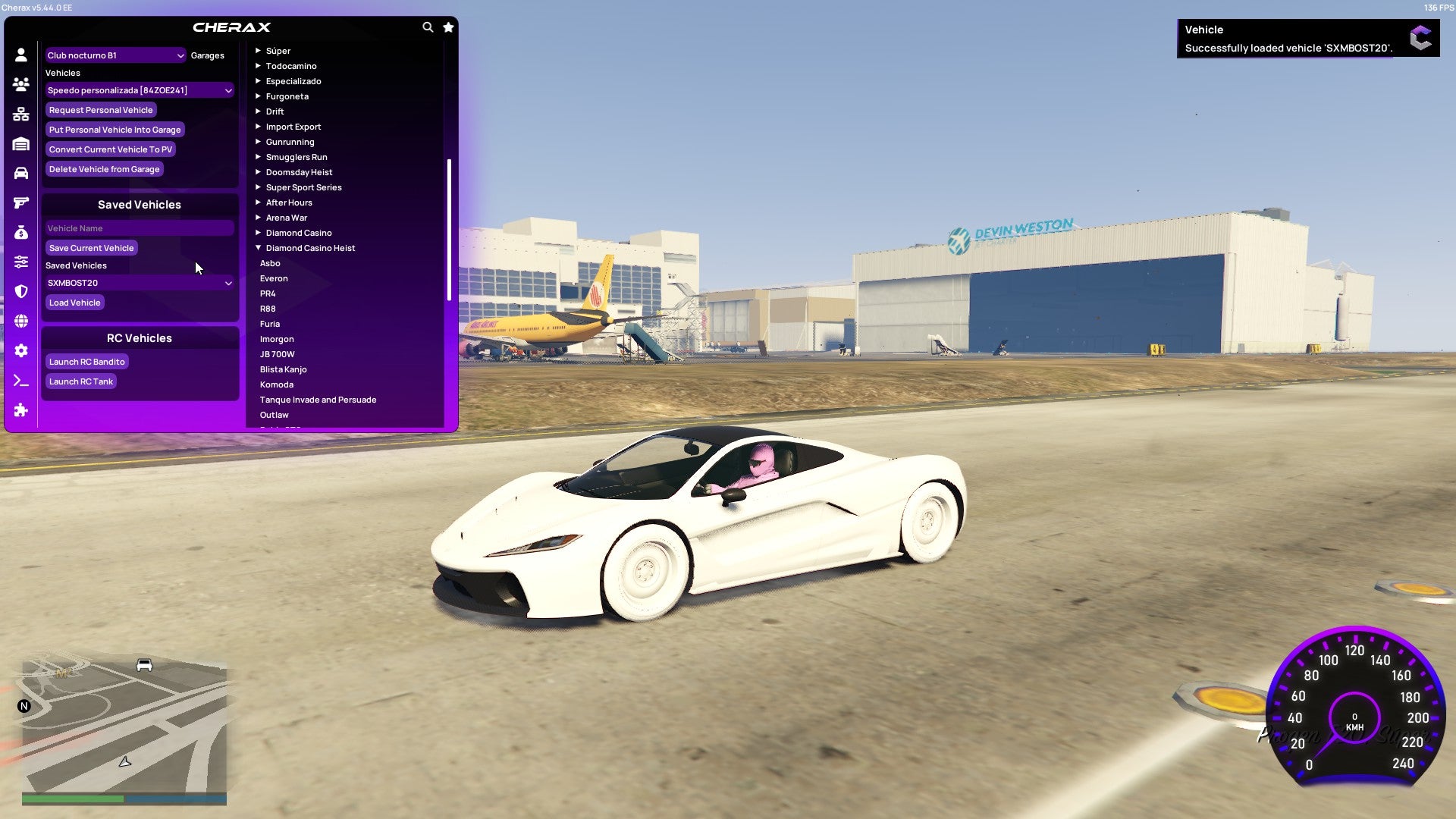This screenshot has width=1456, height=819.
Task: Click the Garage icon in the sidebar
Action: [20, 143]
